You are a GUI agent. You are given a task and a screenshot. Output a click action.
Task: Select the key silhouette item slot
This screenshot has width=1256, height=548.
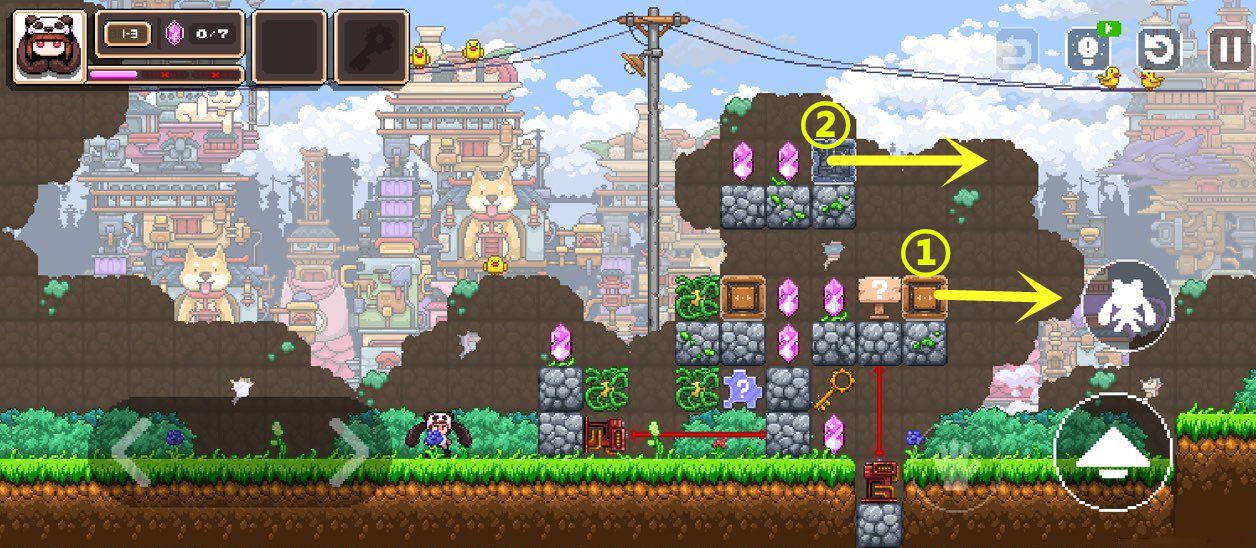(x=371, y=46)
